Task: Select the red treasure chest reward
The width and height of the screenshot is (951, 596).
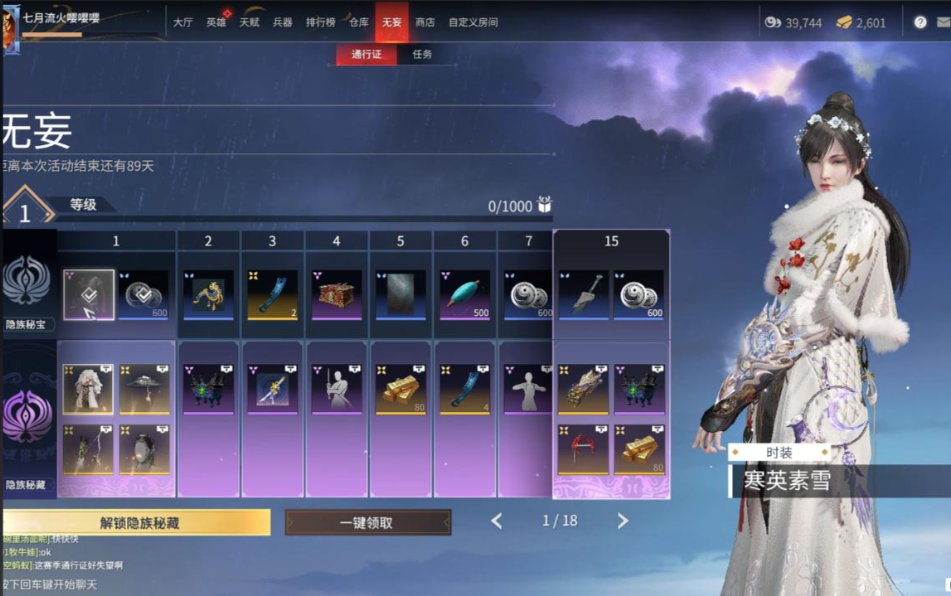Action: coord(336,294)
